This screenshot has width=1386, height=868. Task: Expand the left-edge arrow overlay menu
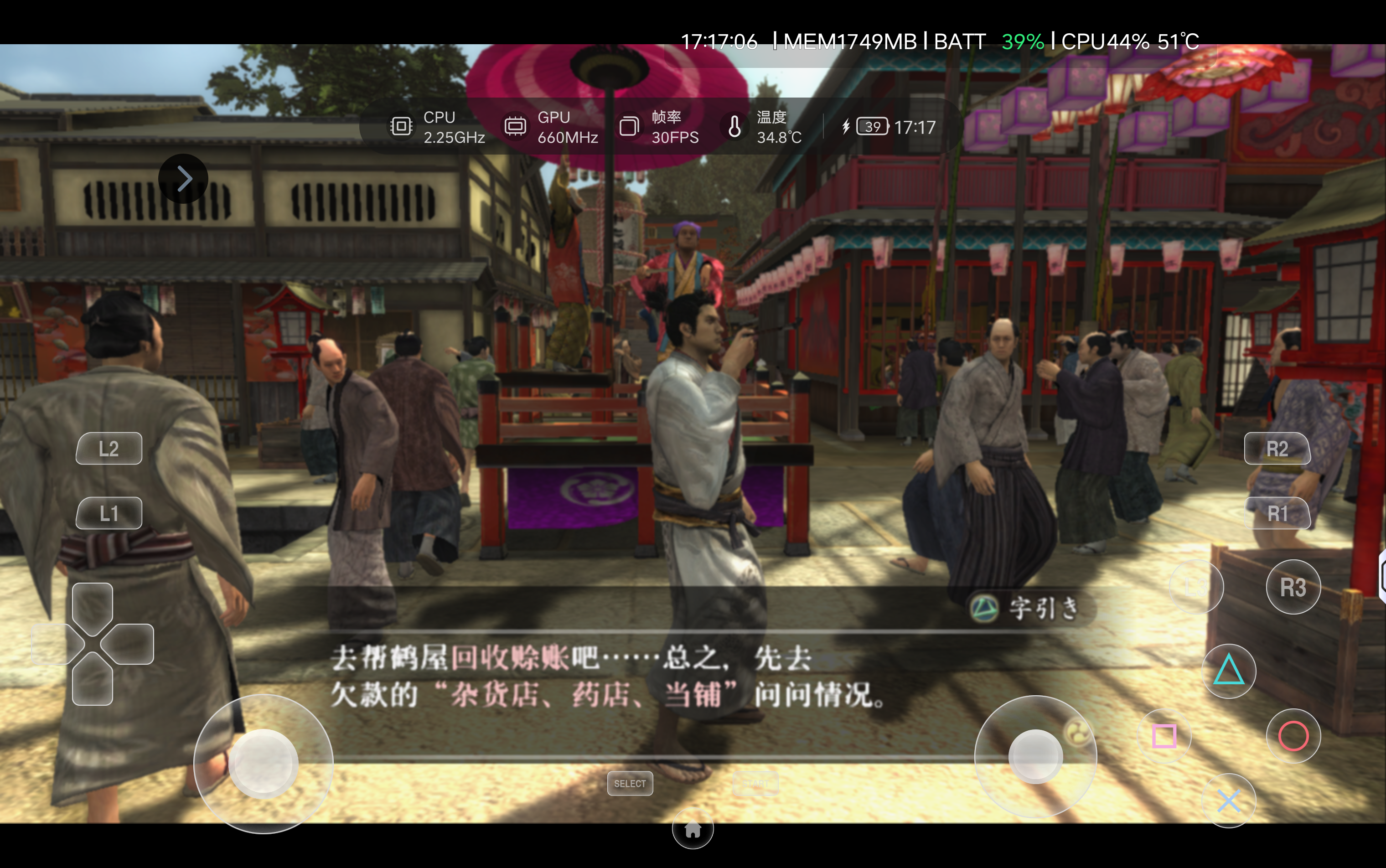183,179
